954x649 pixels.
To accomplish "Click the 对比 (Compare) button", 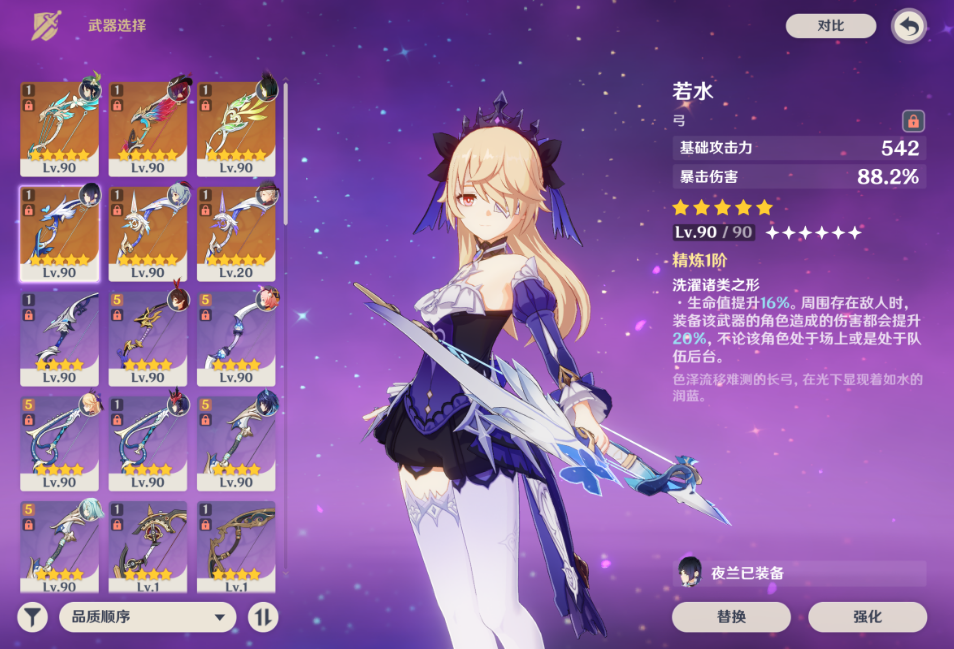I will point(830,26).
